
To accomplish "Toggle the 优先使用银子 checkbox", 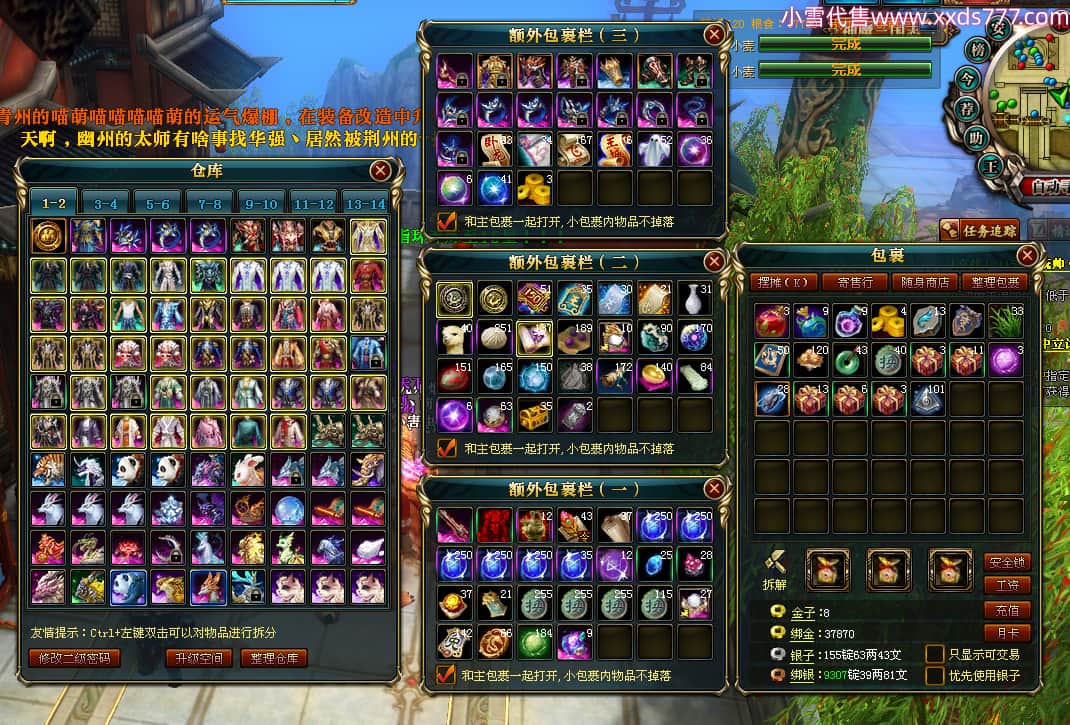I will tap(934, 675).
